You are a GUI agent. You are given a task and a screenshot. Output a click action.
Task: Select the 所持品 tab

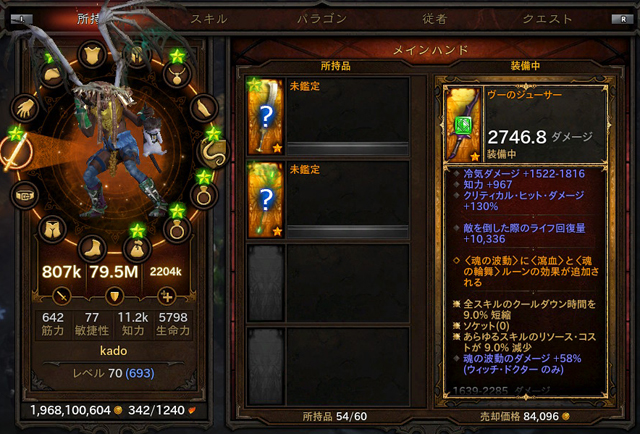coord(92,19)
